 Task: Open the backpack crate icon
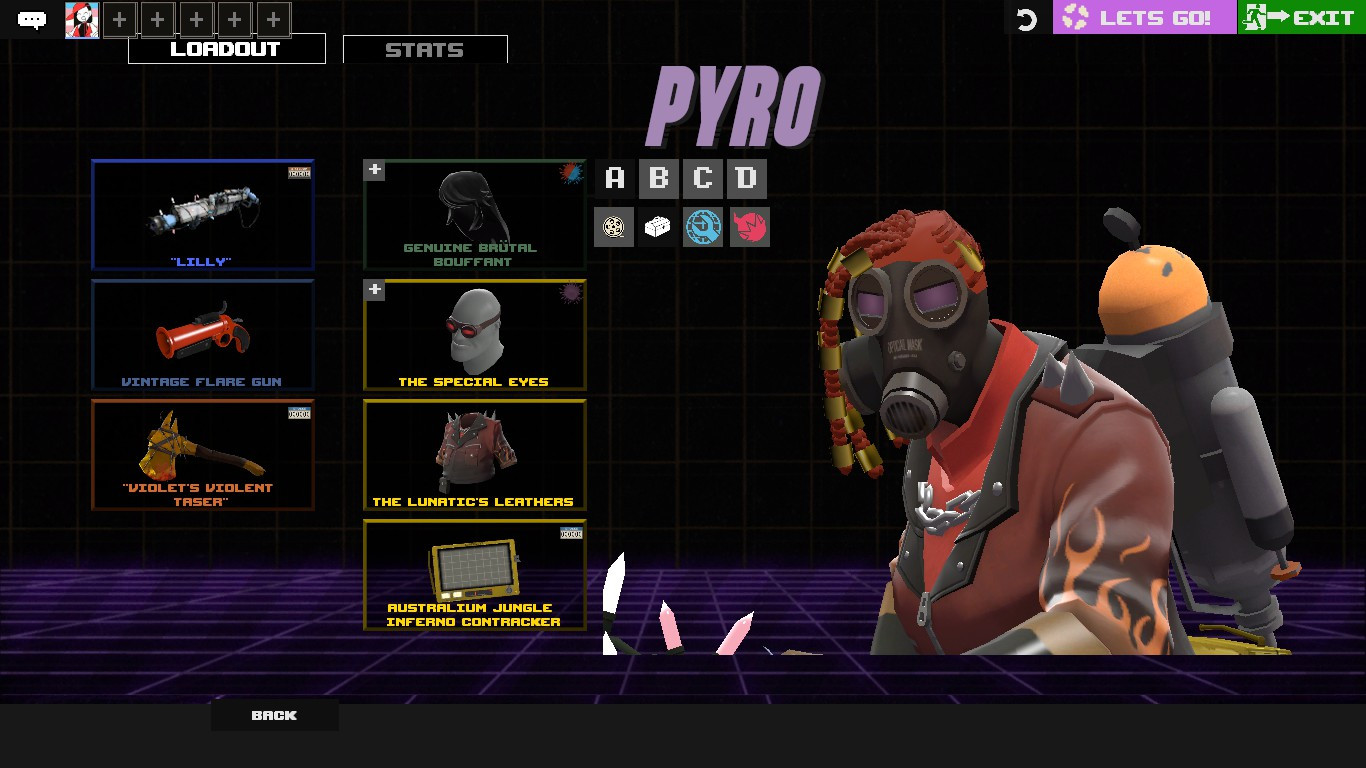658,226
